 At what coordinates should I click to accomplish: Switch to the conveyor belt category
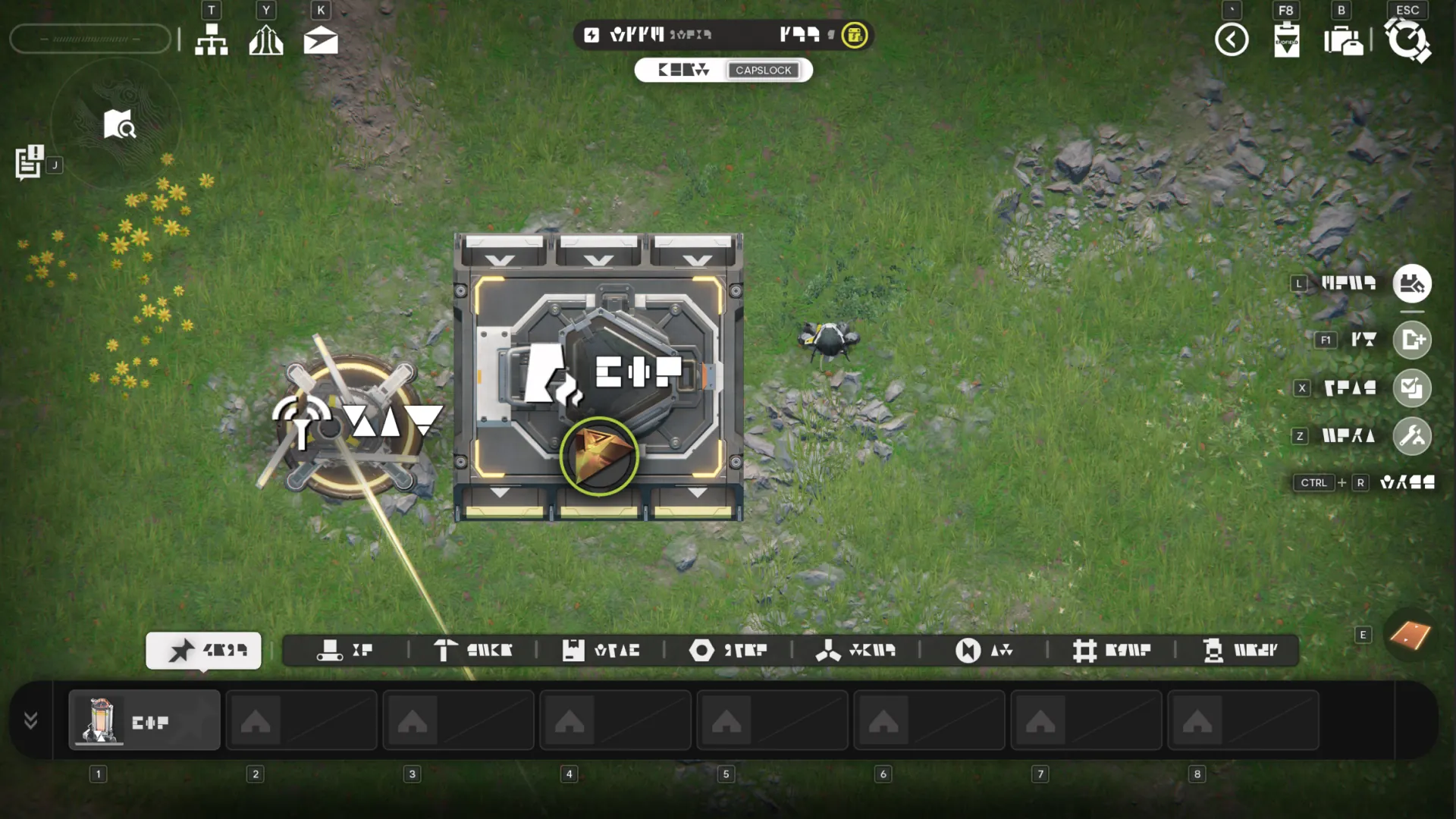[x=345, y=651]
